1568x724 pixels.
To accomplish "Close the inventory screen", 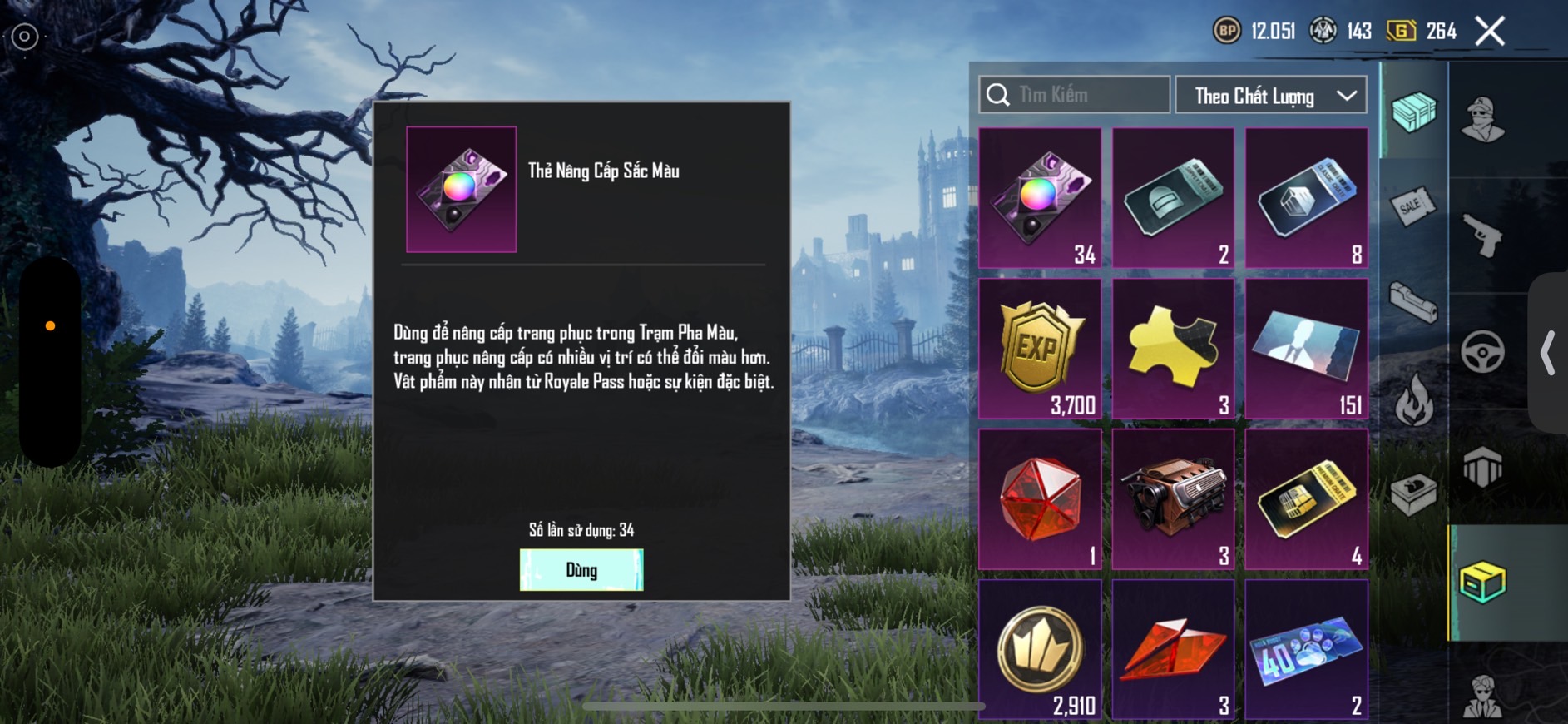I will click(1489, 32).
